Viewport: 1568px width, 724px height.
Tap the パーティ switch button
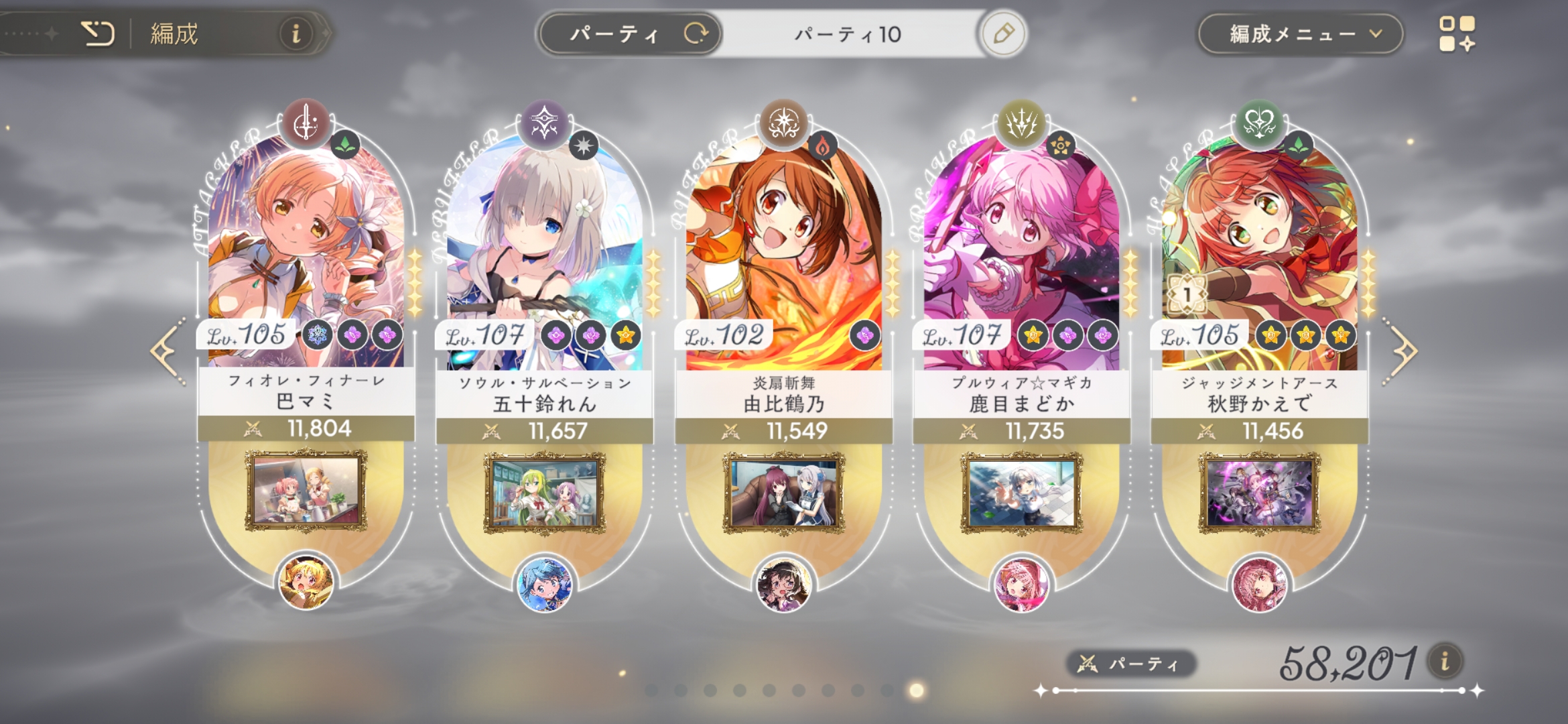click(x=630, y=34)
